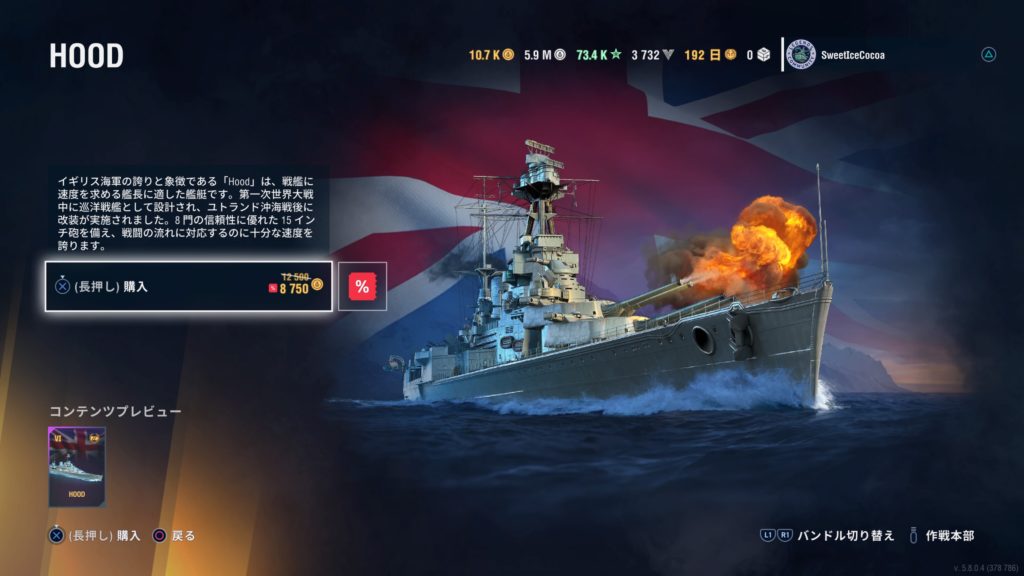Select the HOOD content preview card
This screenshot has width=1024, height=576.
[77, 467]
